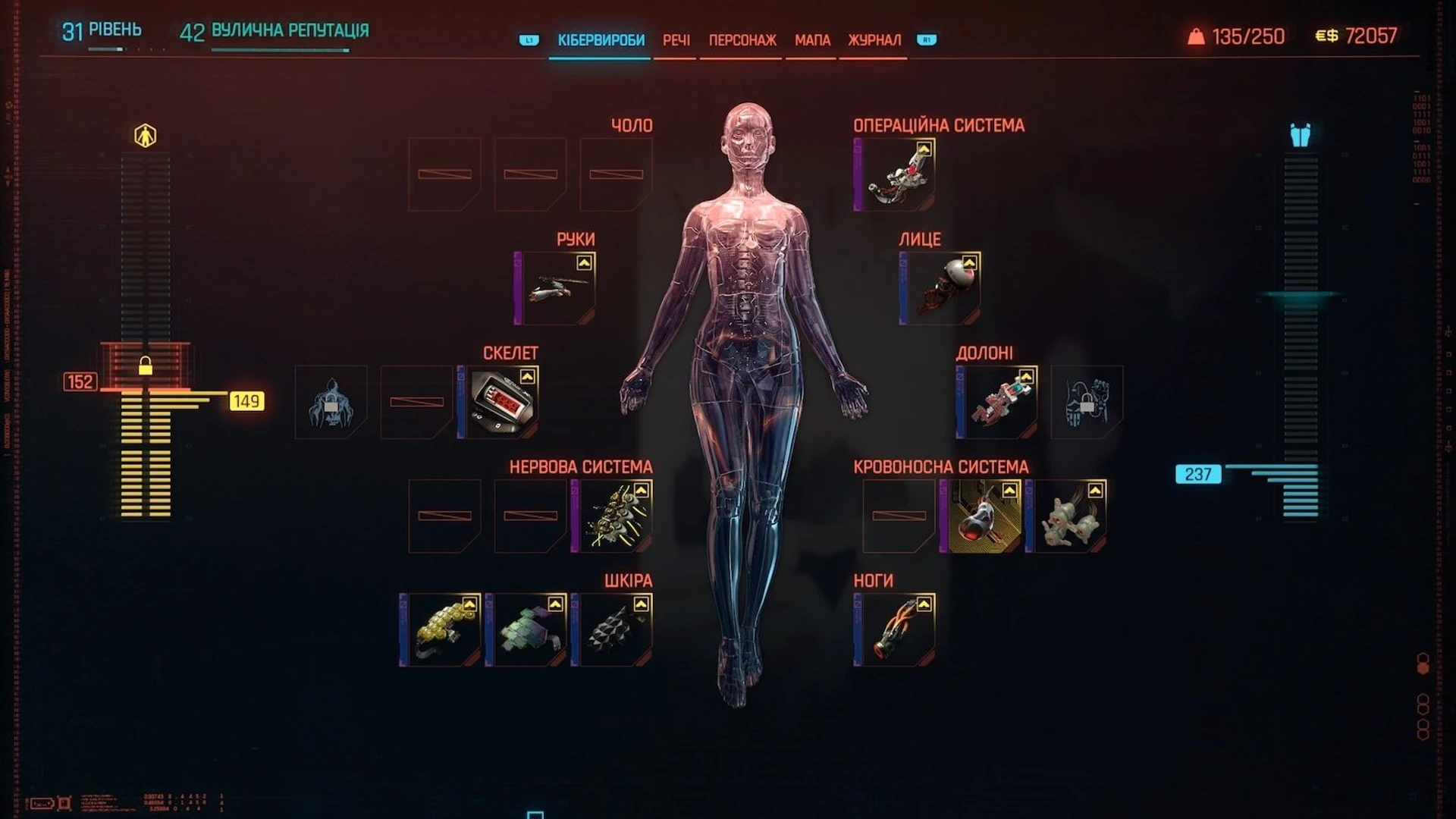1456x819 pixels.
Task: Click the Нервова система implant icon
Action: point(614,516)
